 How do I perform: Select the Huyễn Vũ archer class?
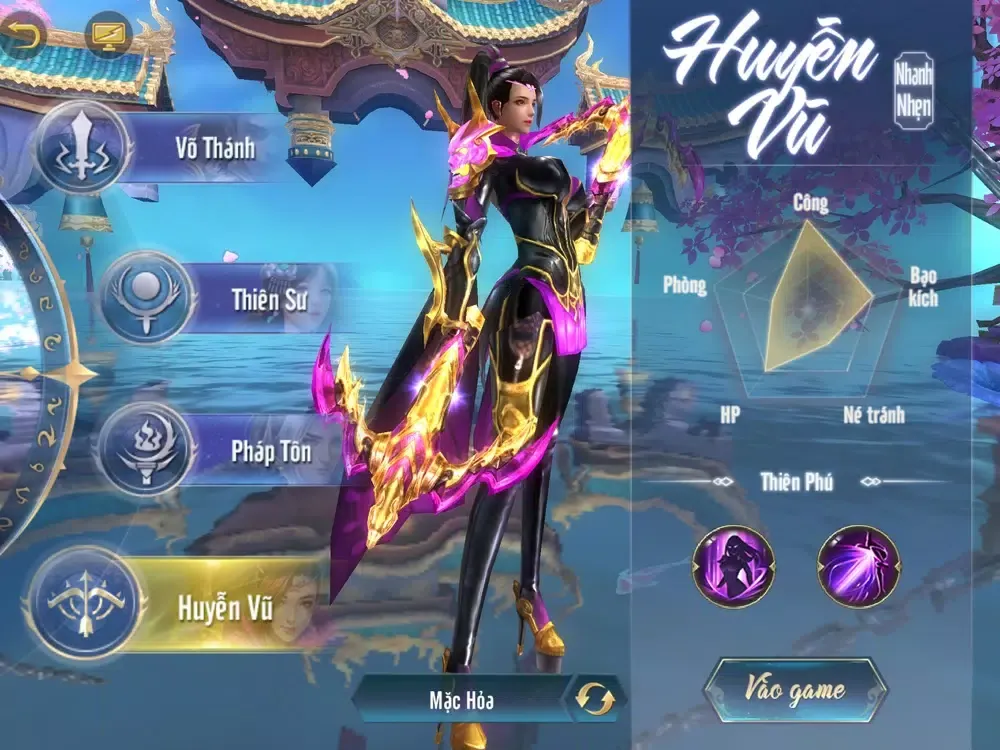coord(180,607)
